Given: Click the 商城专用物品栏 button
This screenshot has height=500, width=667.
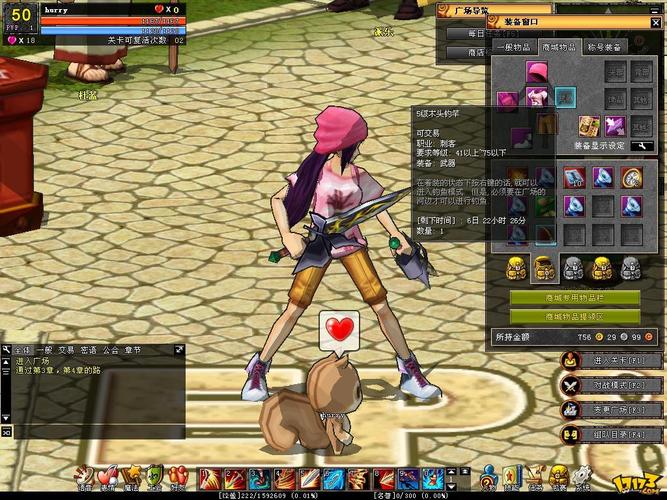Looking at the screenshot, I should [575, 298].
